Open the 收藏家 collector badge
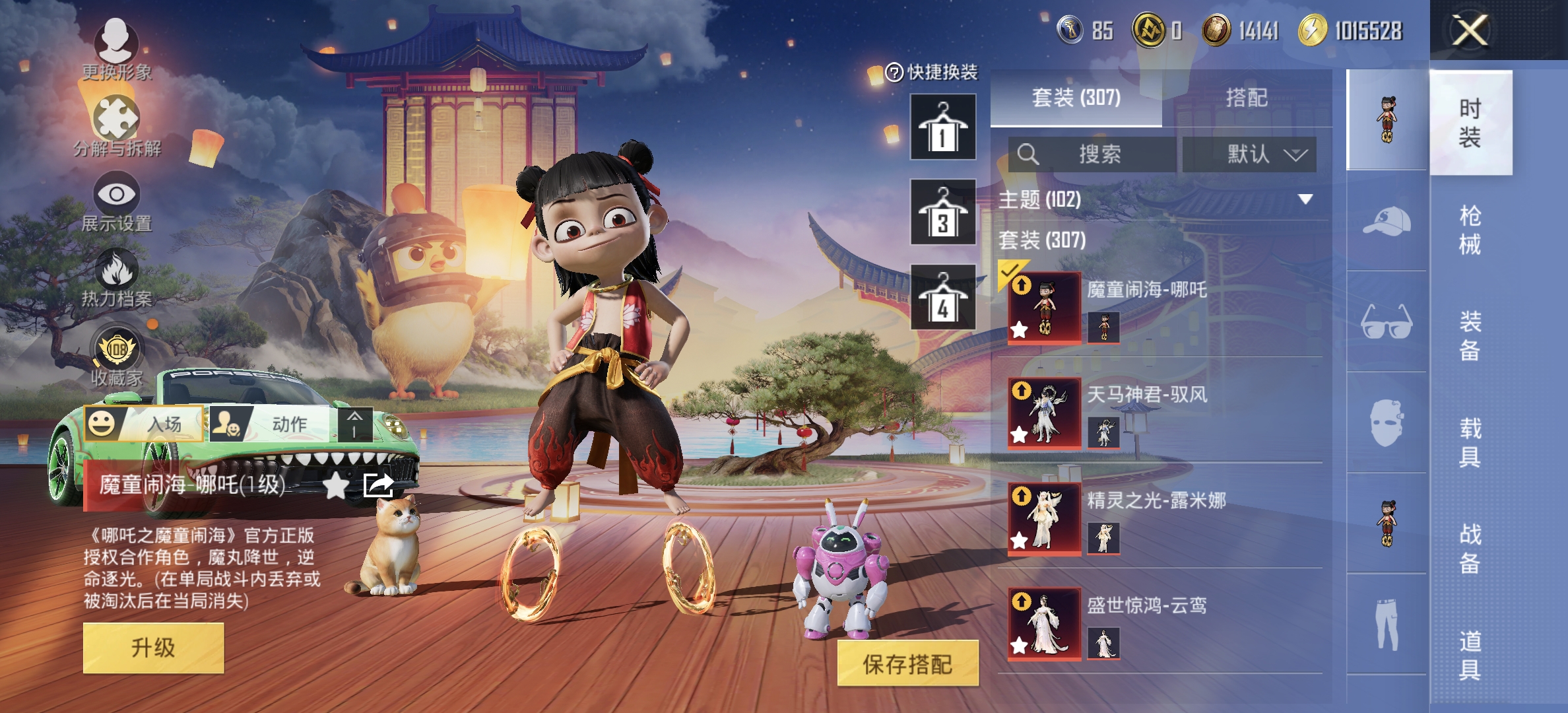Viewport: 1568px width, 713px height. (x=117, y=355)
